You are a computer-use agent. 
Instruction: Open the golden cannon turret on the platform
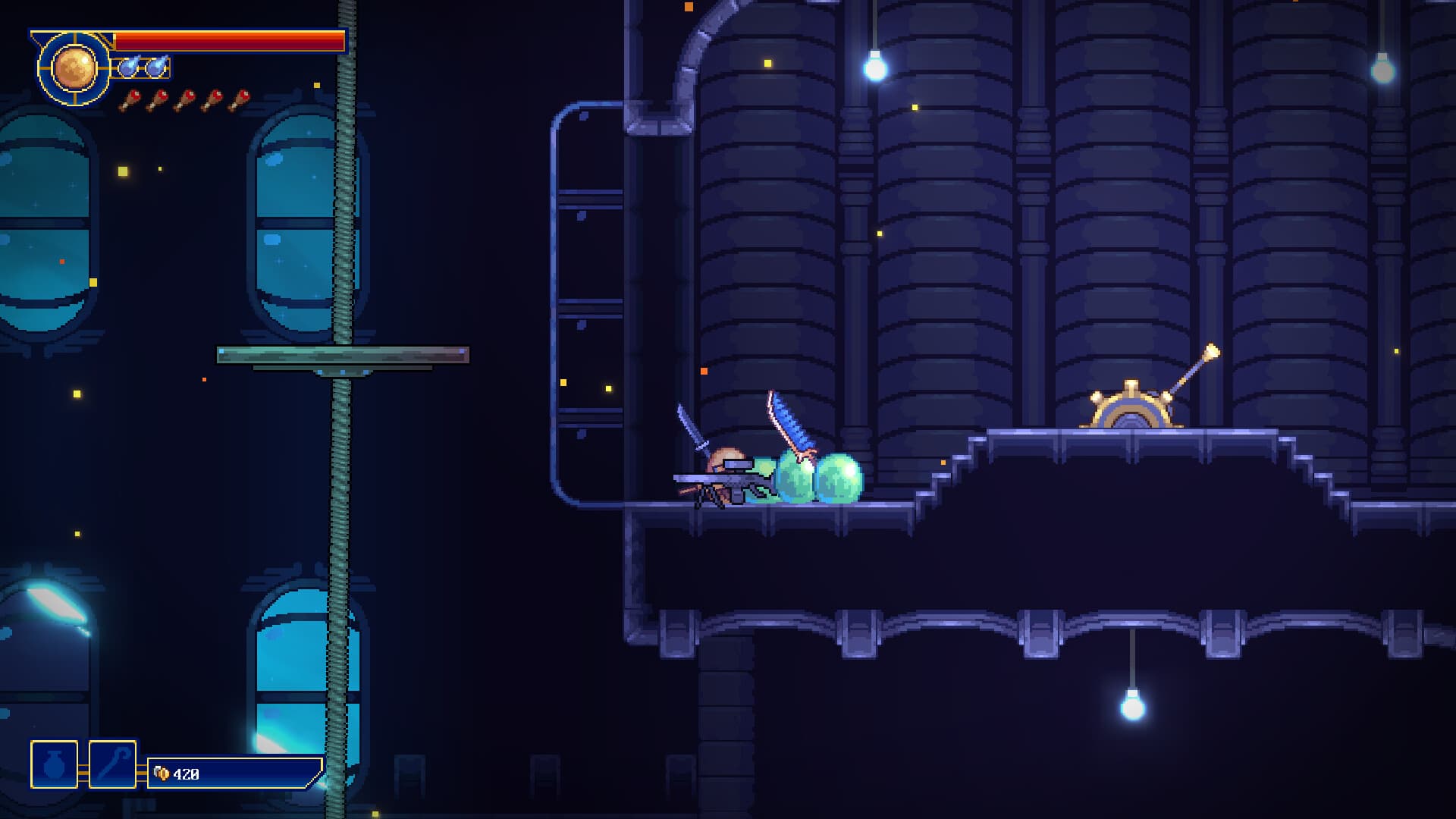click(x=1130, y=406)
